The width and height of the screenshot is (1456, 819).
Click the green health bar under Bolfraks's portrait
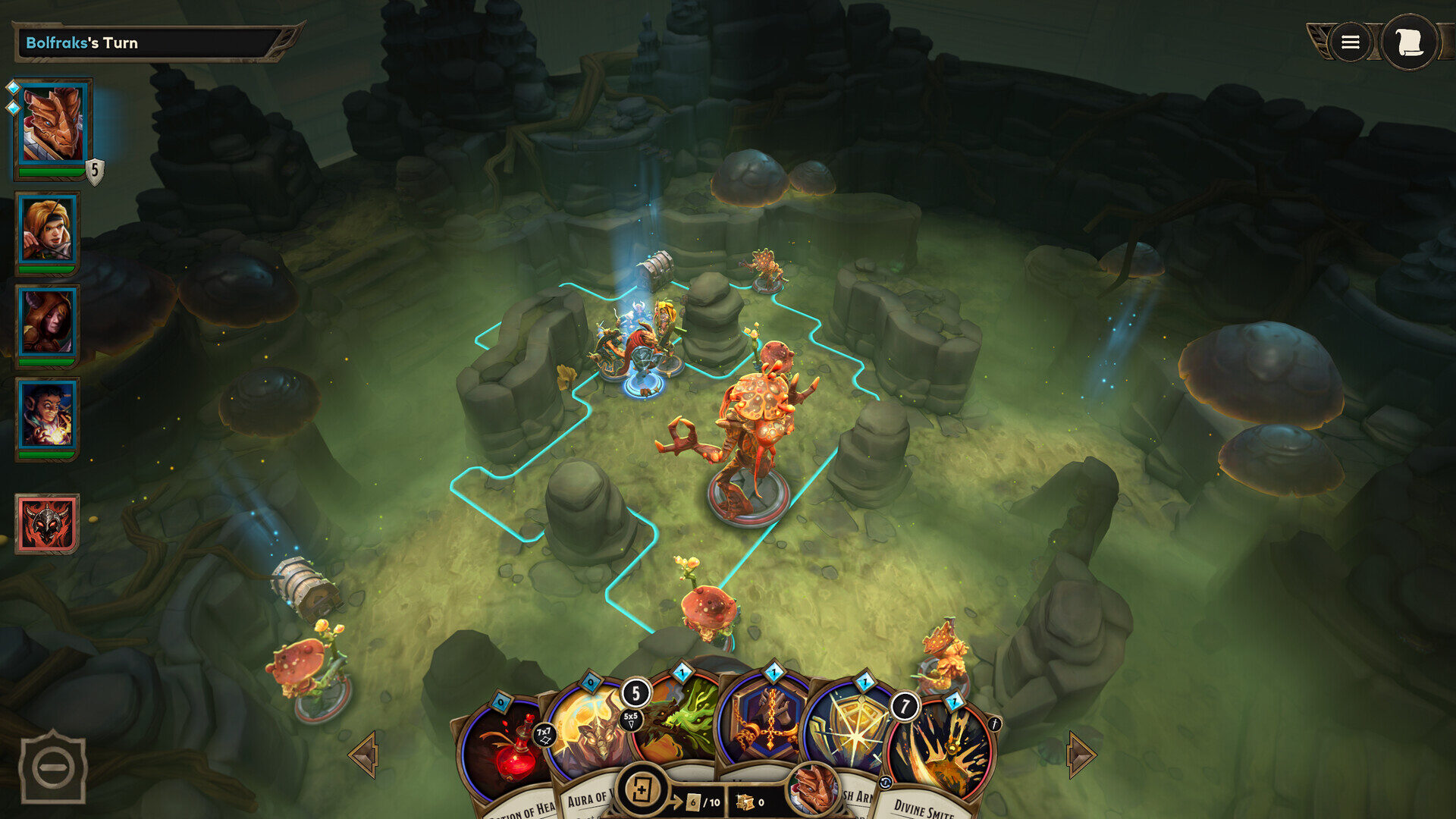click(51, 172)
